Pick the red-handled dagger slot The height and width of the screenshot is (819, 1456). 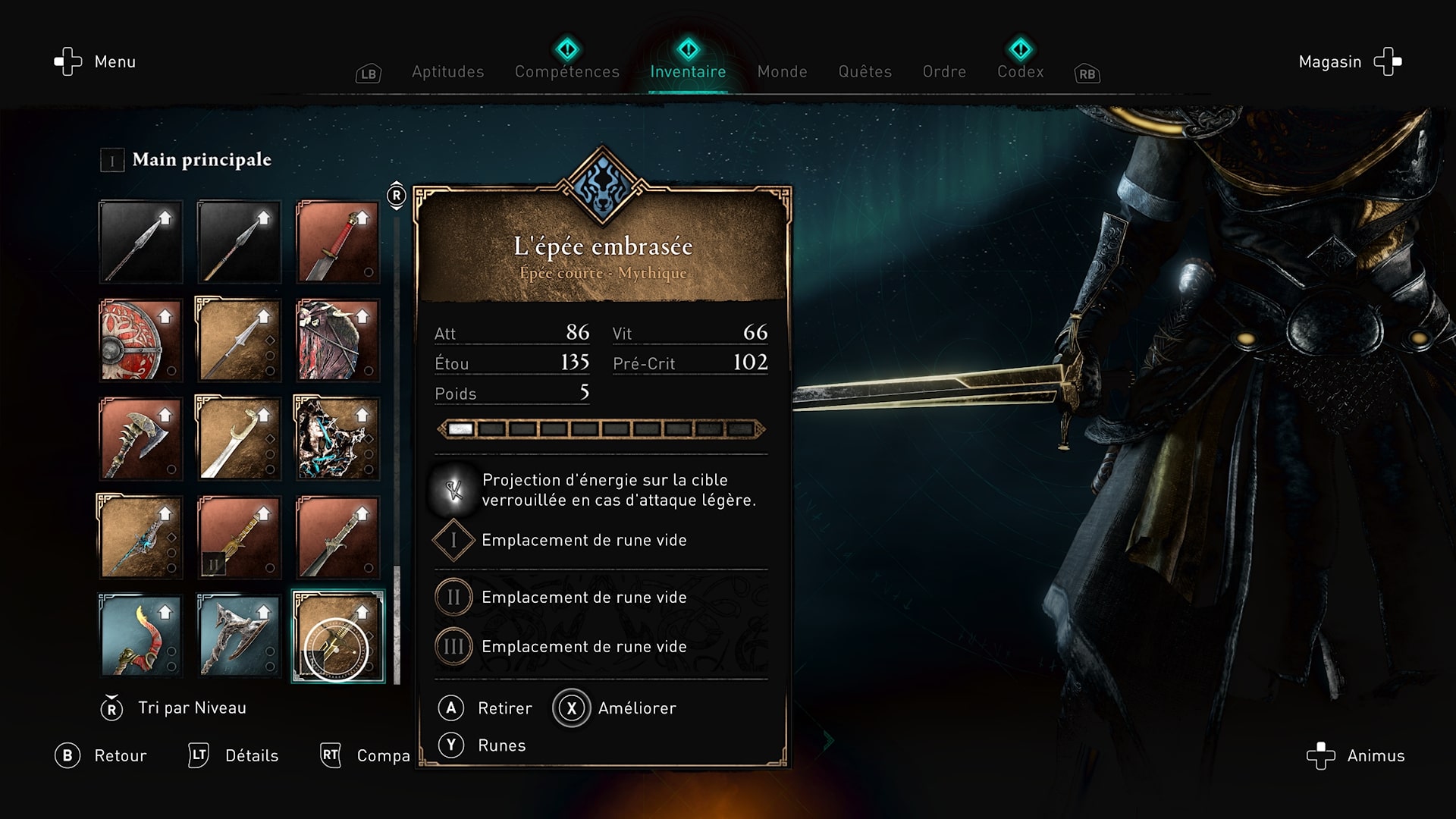pyautogui.click(x=337, y=241)
